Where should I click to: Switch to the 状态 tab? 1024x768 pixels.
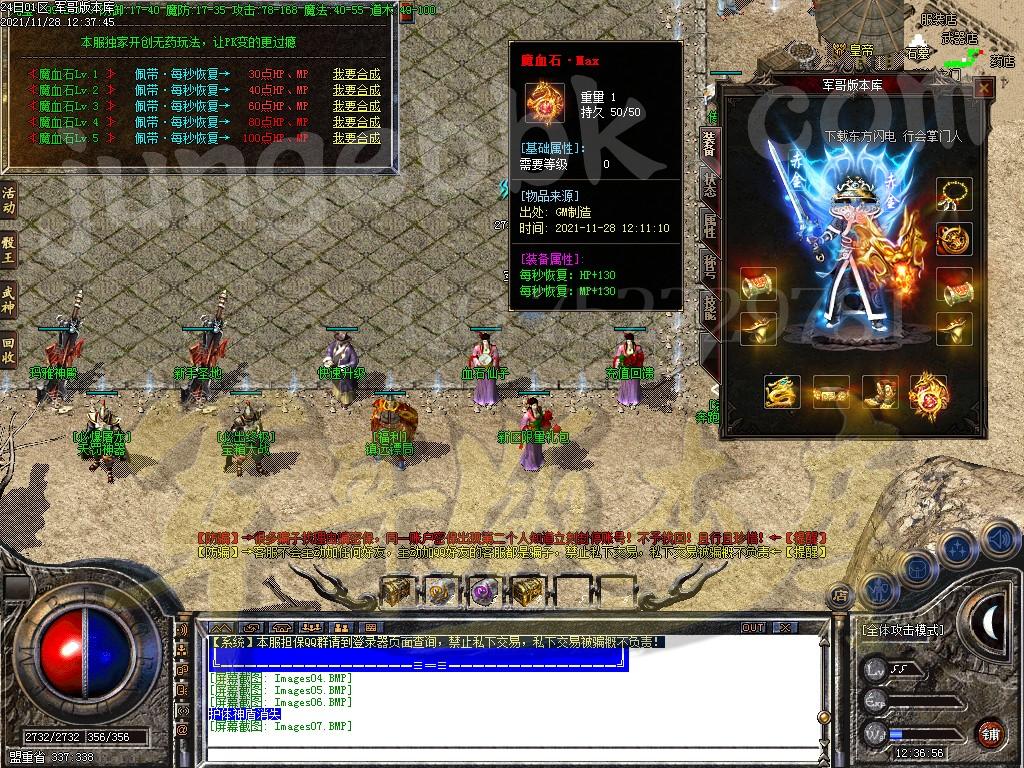[709, 185]
